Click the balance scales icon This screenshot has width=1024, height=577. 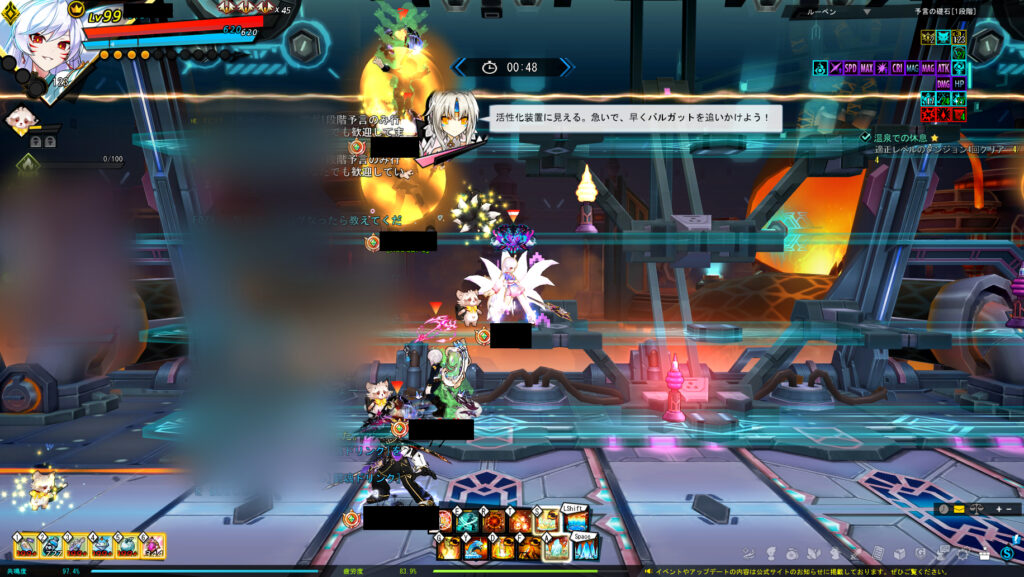coord(977,509)
